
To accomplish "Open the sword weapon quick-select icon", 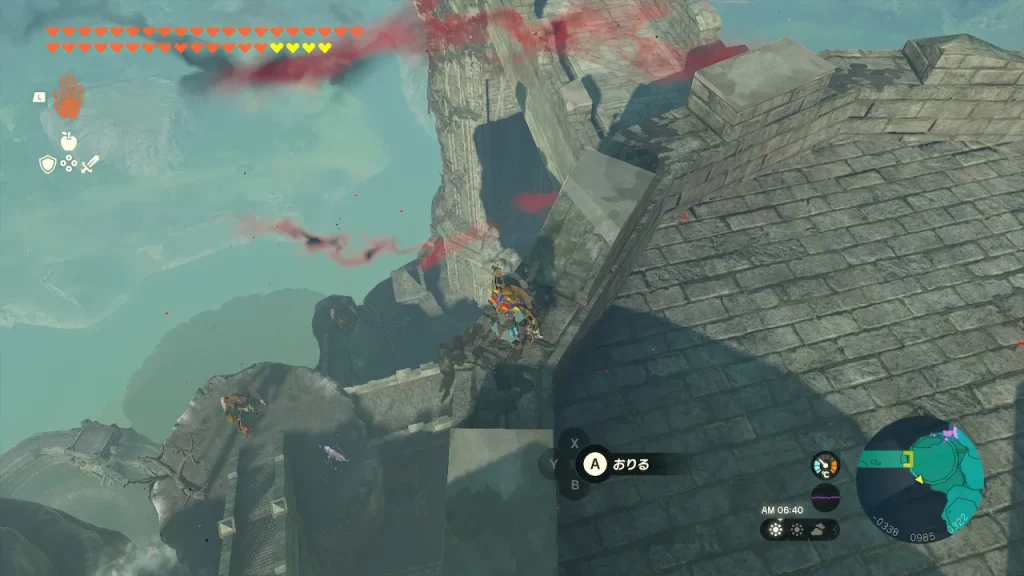I will (x=90, y=164).
